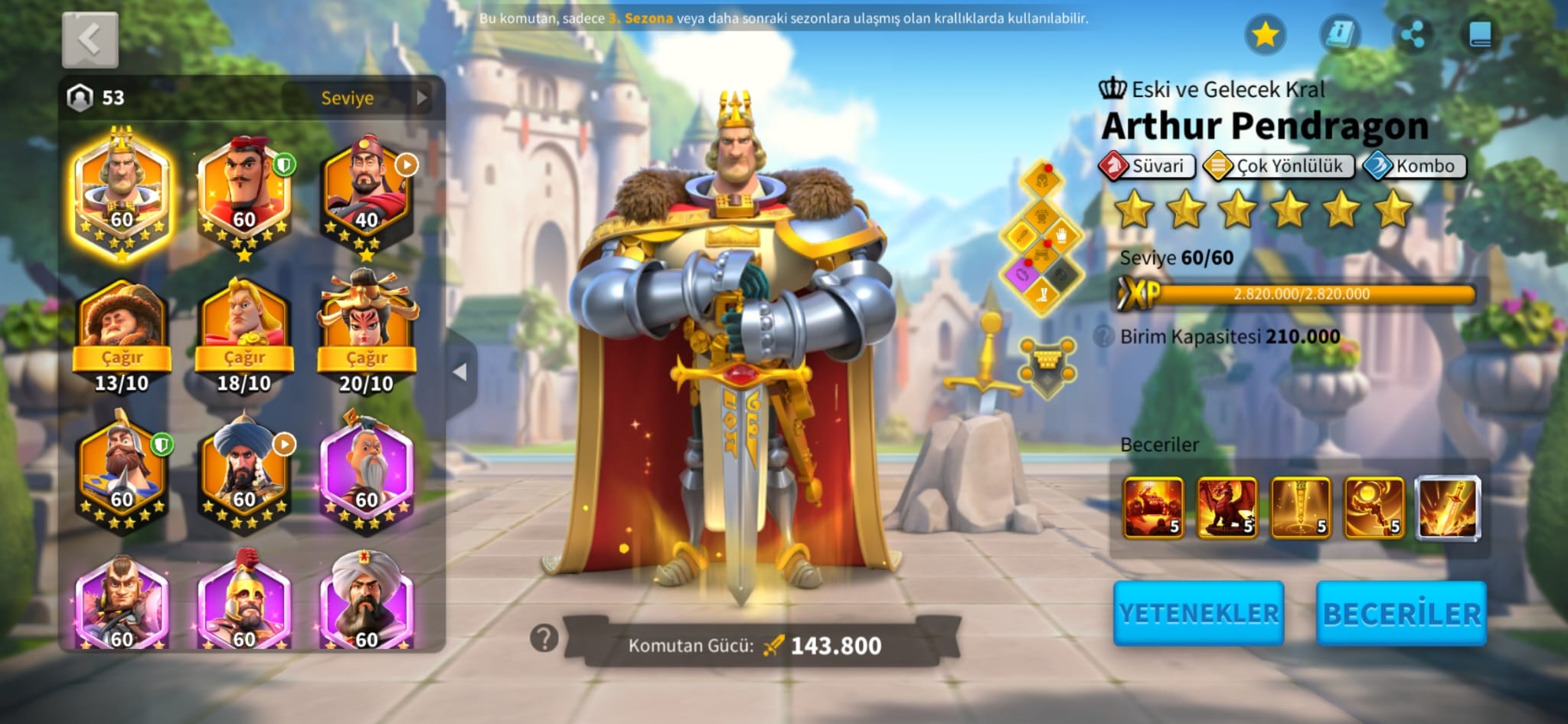Screen dimensions: 1568x724
Task: Summon the commander with 18/10 sculptures
Action: [x=244, y=358]
